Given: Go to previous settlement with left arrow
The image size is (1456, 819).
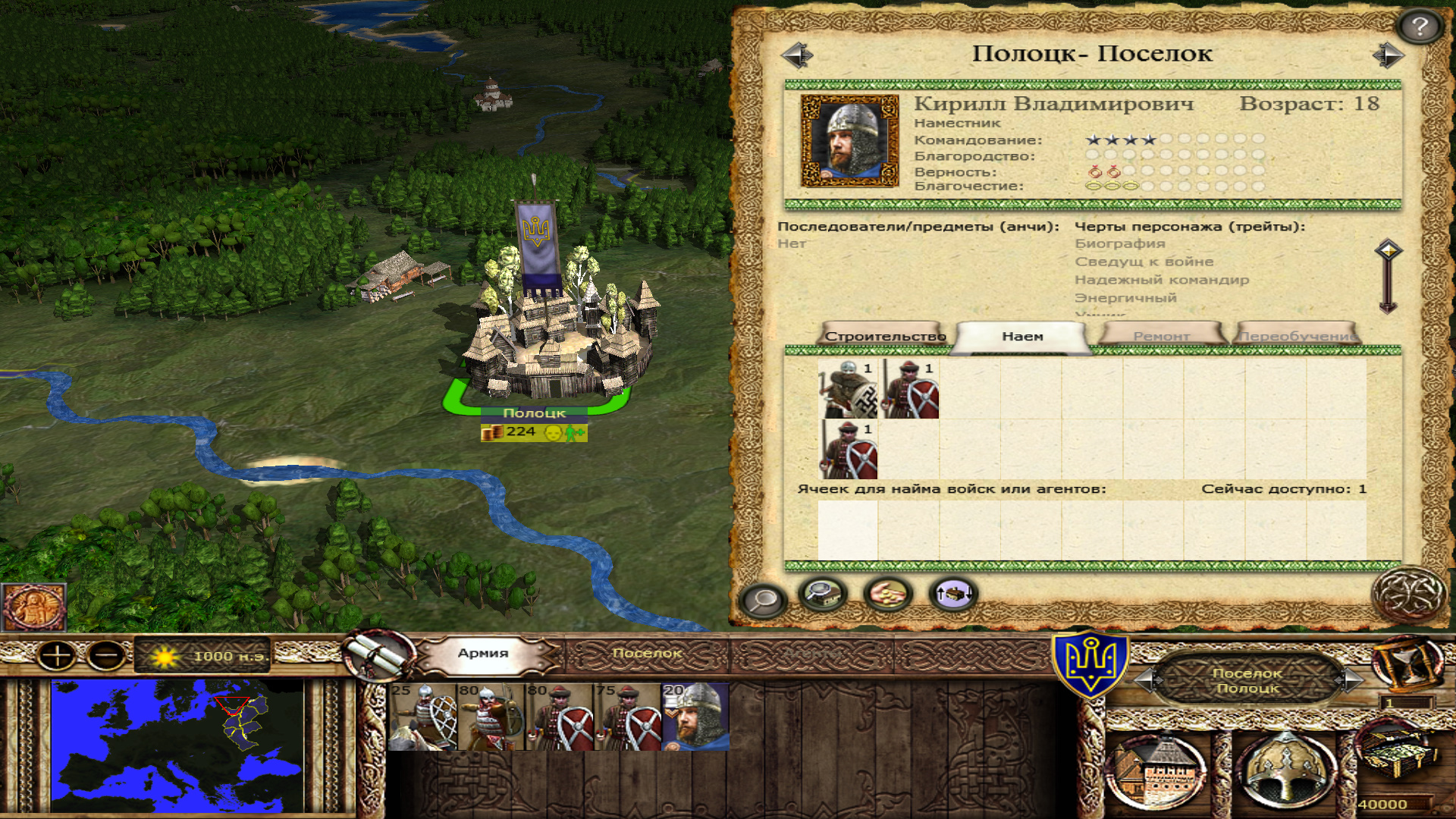Looking at the screenshot, I should click(x=797, y=55).
